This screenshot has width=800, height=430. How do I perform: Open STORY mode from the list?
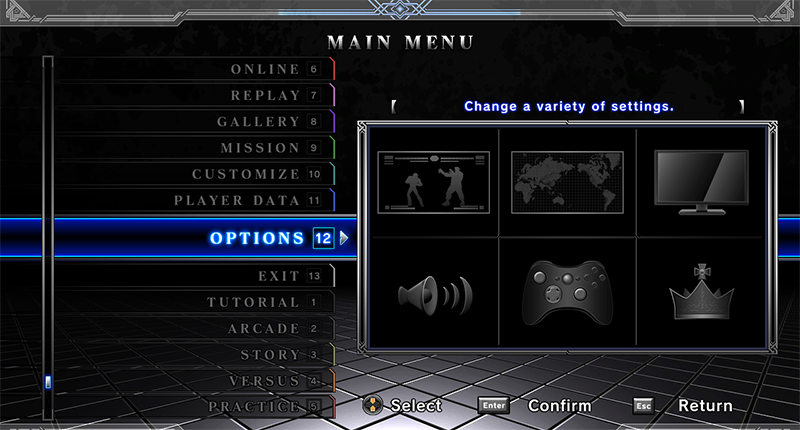270,354
